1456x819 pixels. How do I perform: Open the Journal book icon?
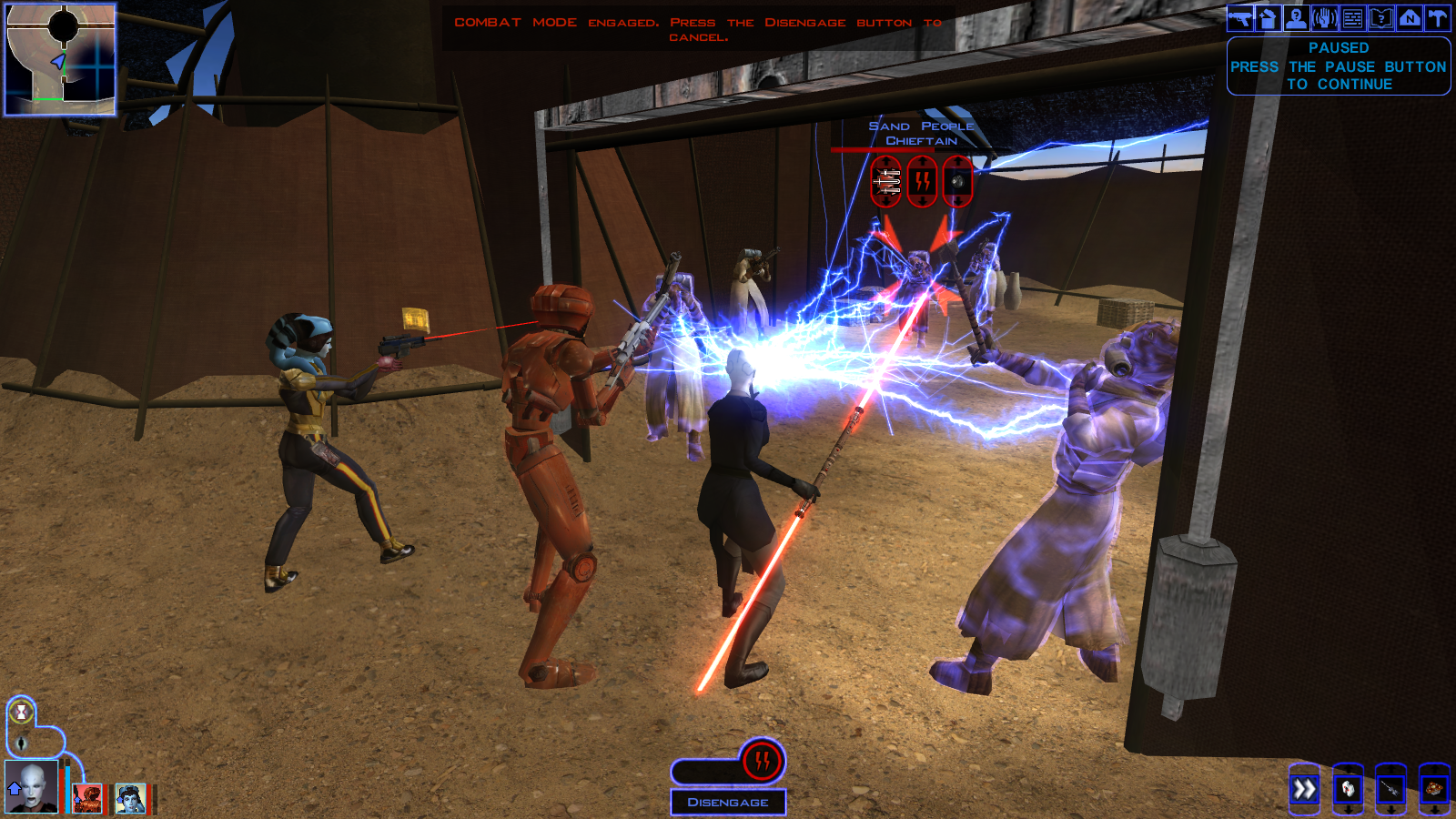tap(1380, 17)
